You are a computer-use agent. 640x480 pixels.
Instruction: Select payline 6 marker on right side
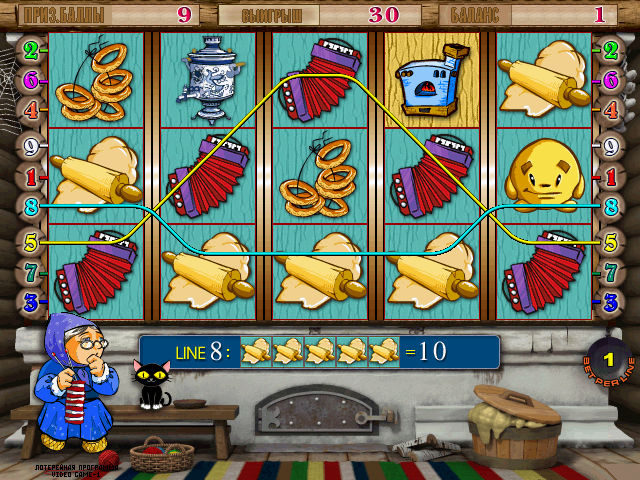coord(609,80)
